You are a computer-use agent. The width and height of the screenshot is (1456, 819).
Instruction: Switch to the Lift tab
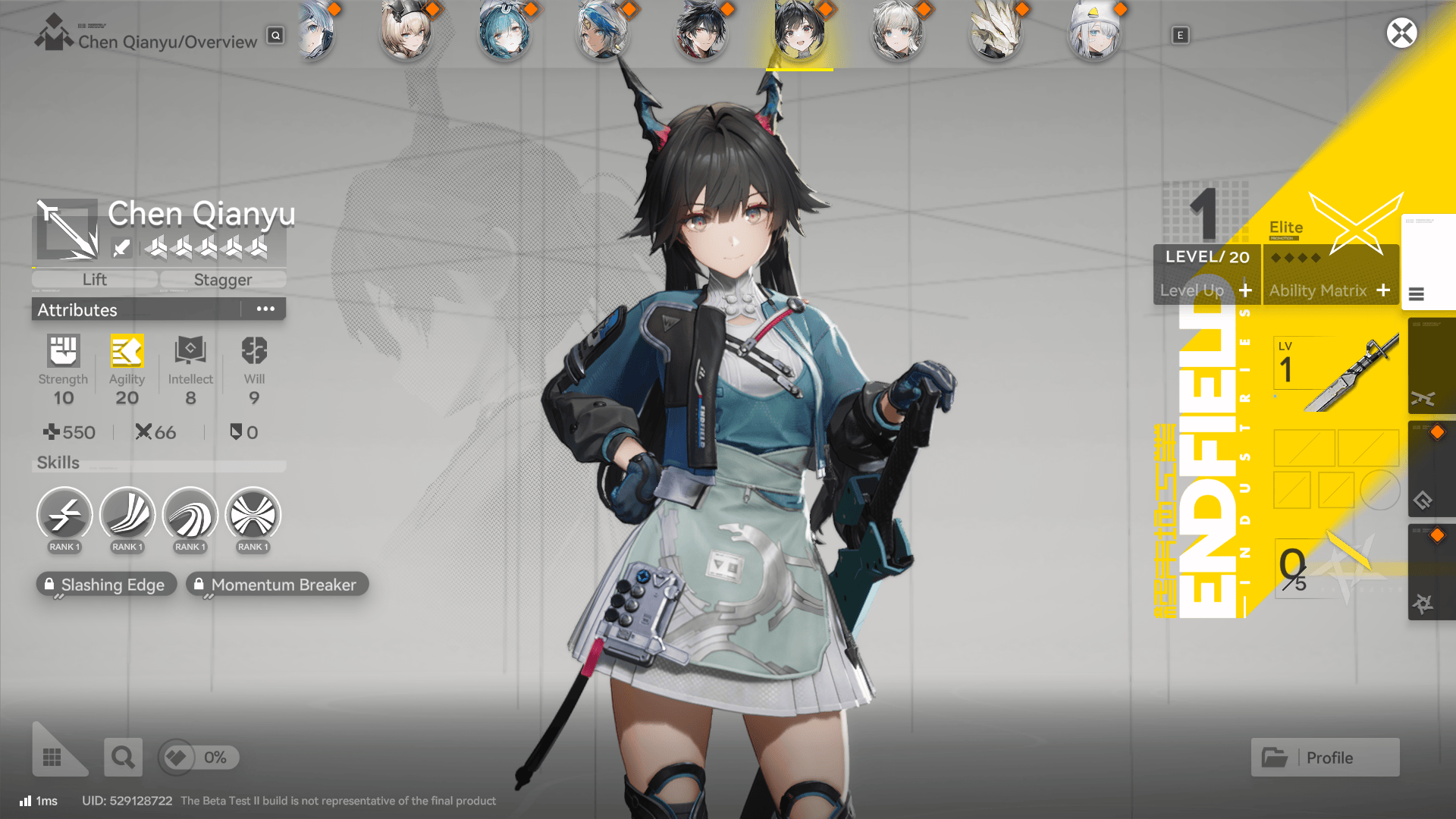click(94, 279)
